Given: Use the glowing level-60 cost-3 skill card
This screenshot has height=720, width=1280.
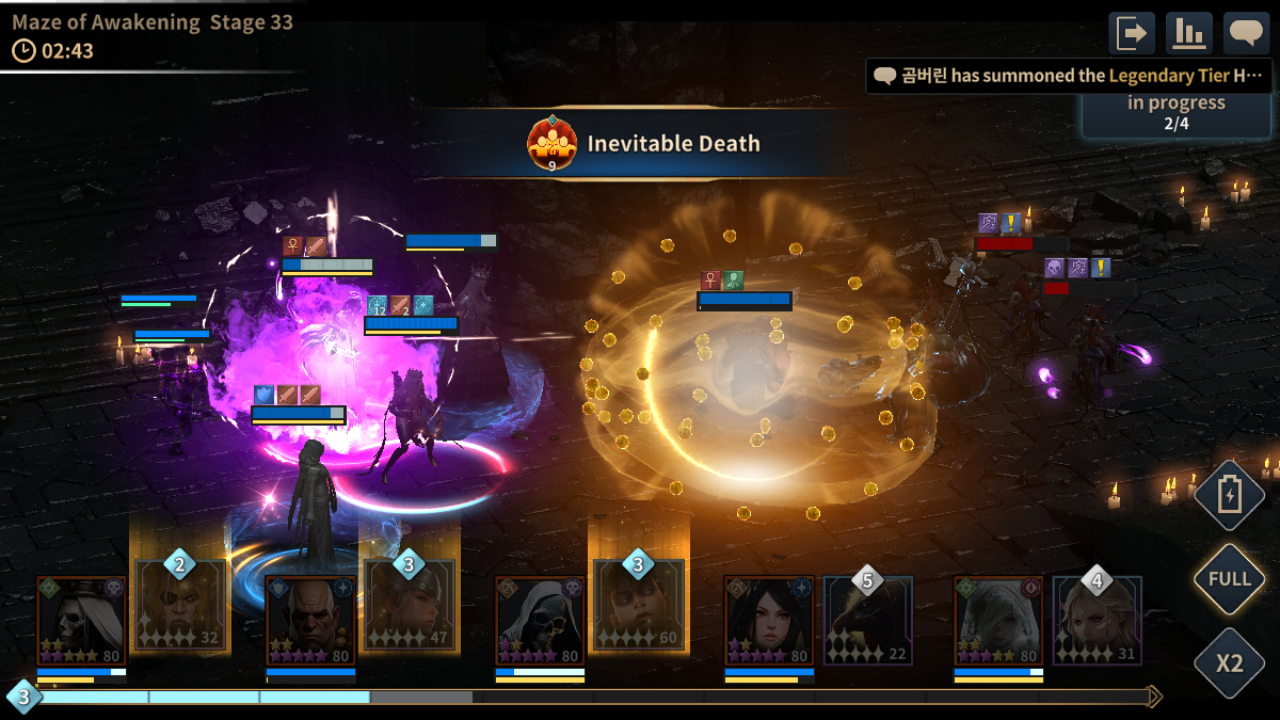Looking at the screenshot, I should [x=638, y=605].
